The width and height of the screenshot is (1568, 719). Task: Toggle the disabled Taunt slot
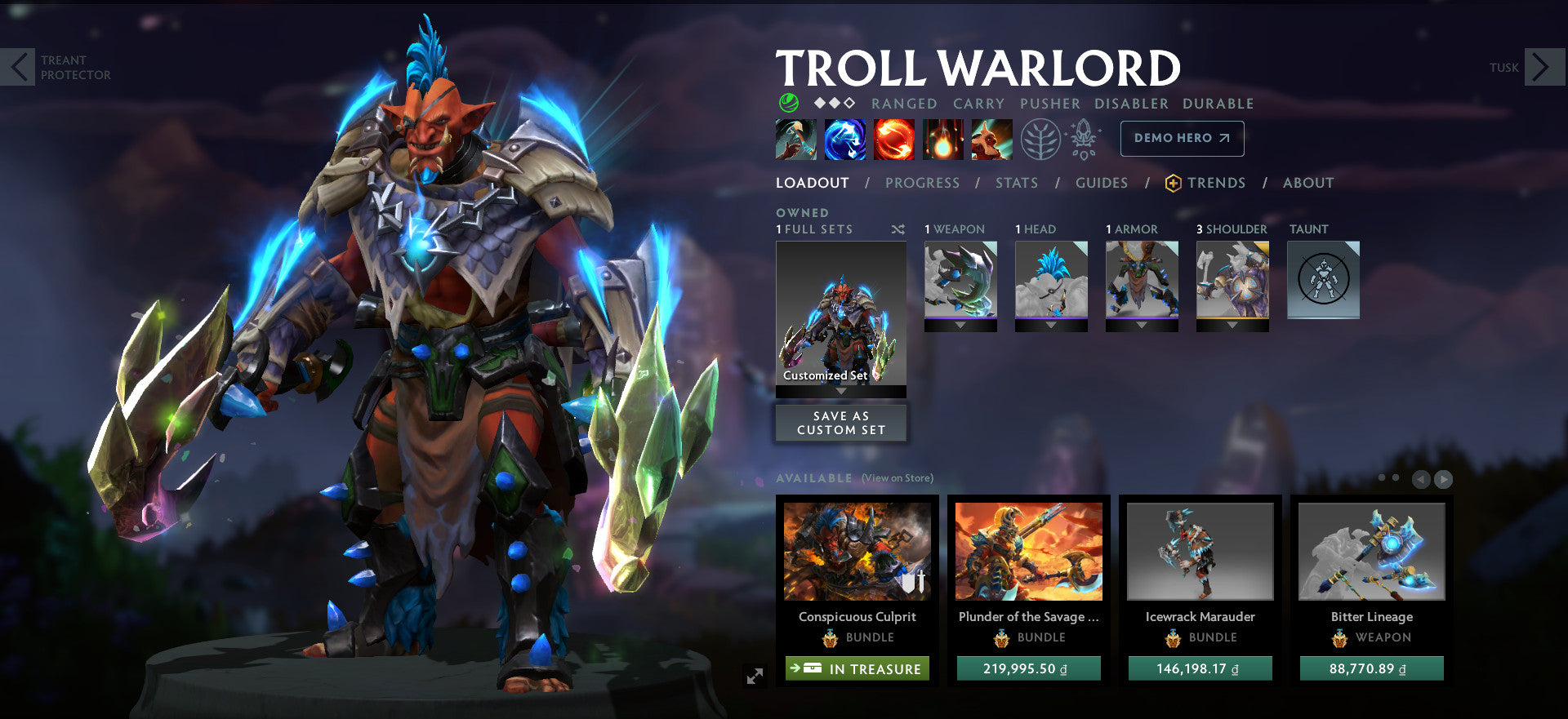click(x=1323, y=277)
